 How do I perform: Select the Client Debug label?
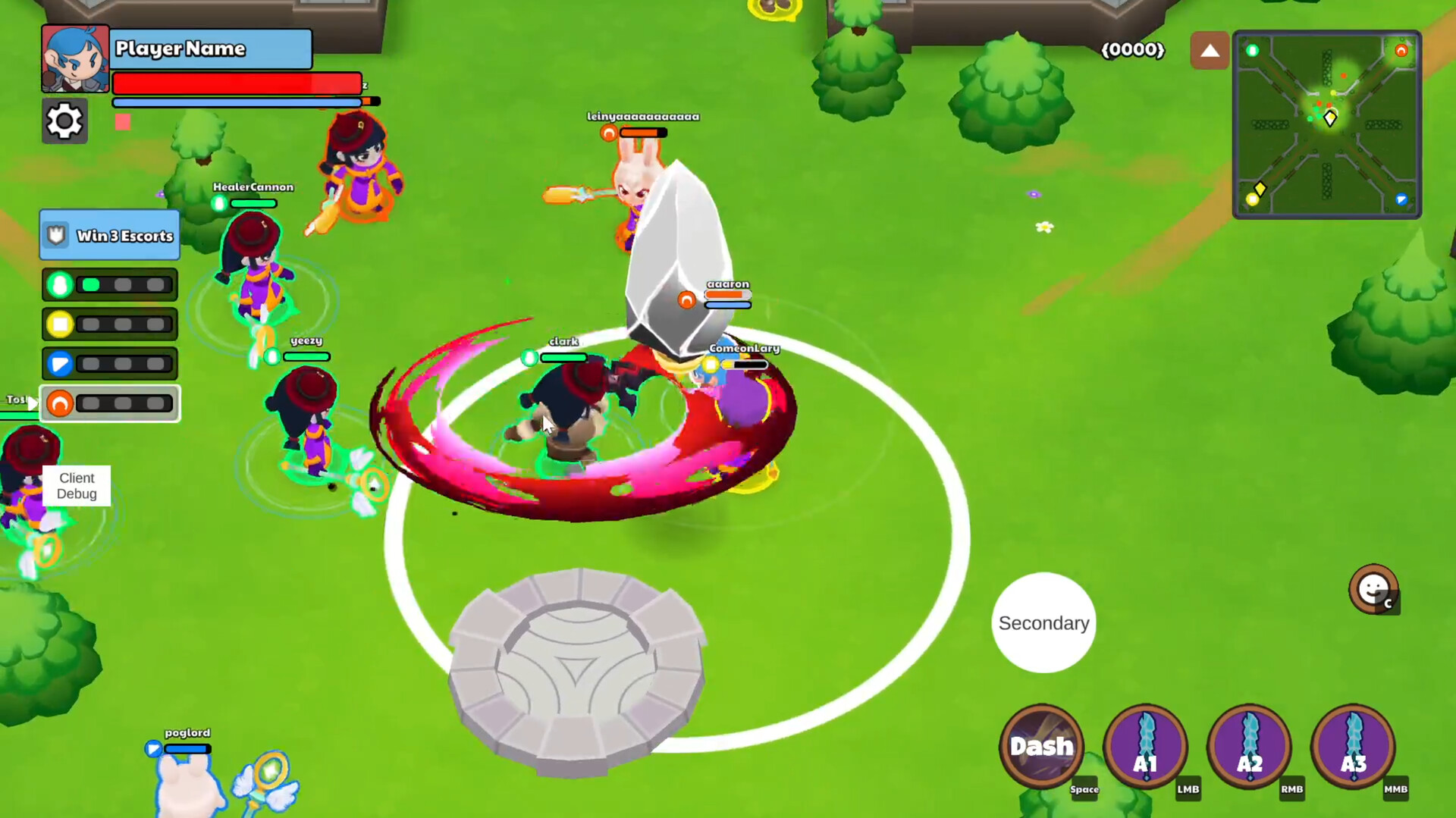[77, 486]
